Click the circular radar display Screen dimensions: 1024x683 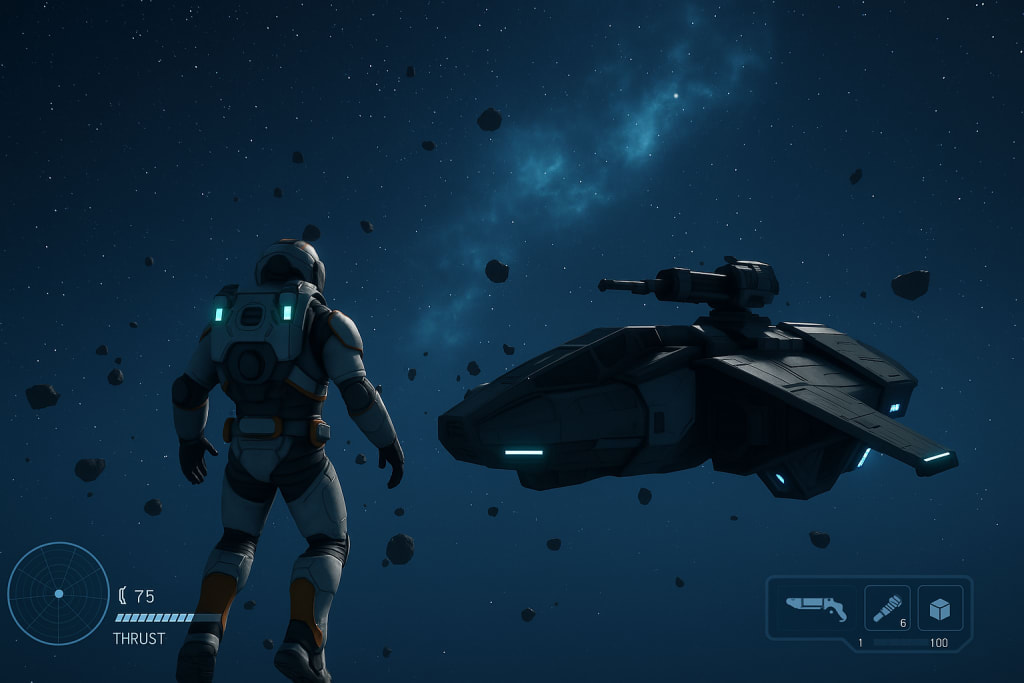click(x=58, y=593)
